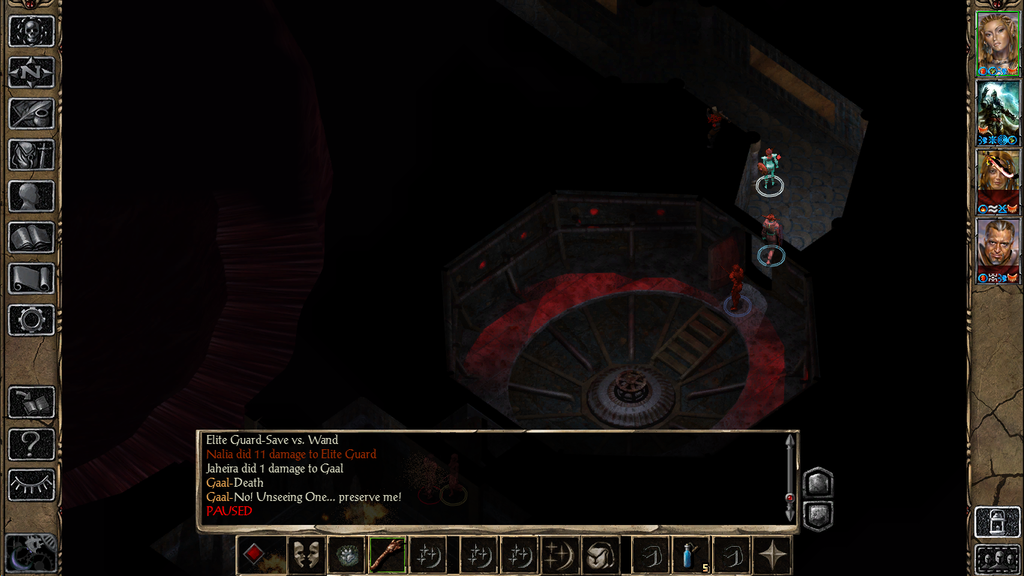Open the inventory screen
1024x576 pixels.
point(31,155)
